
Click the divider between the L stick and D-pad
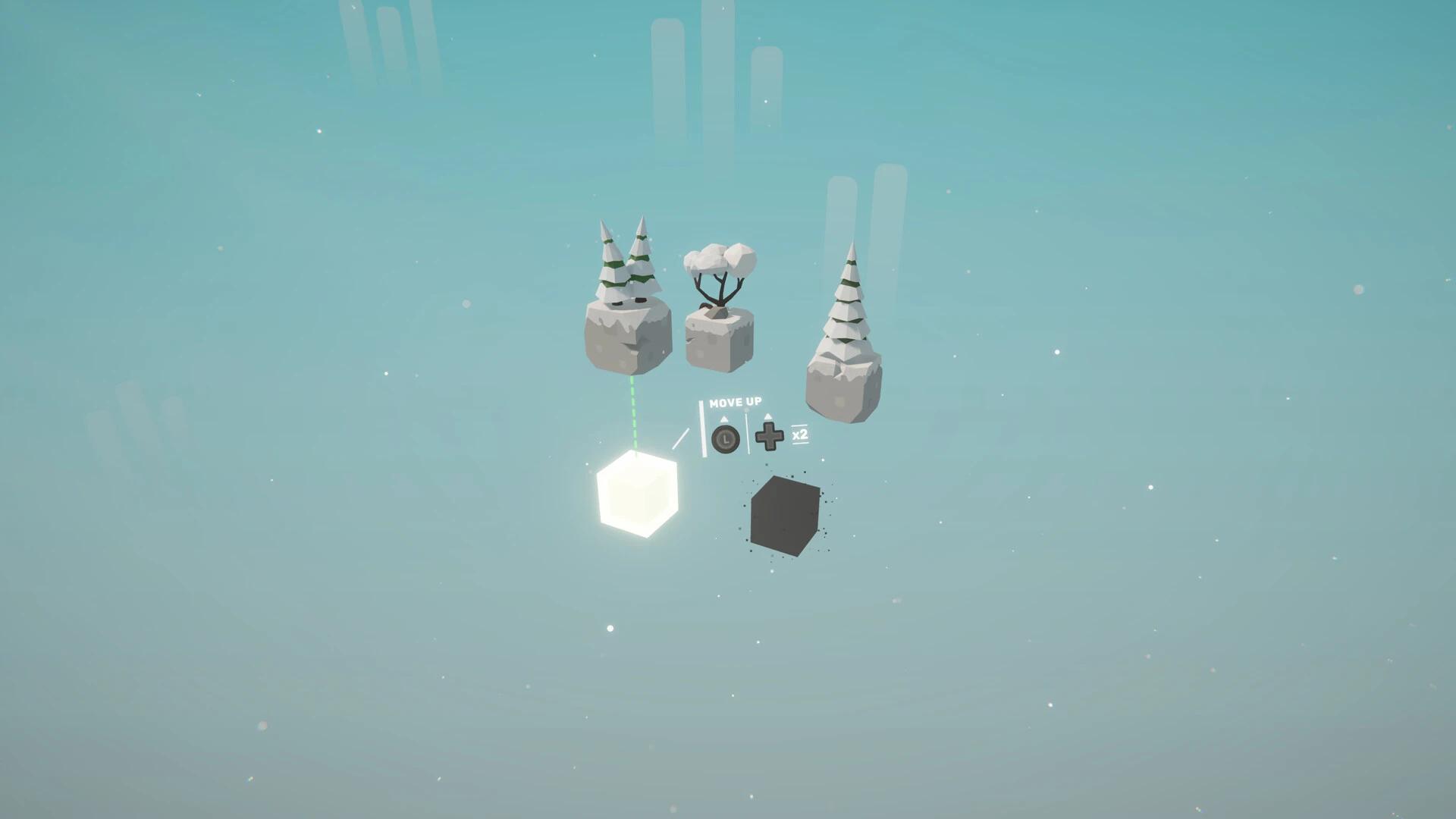747,431
